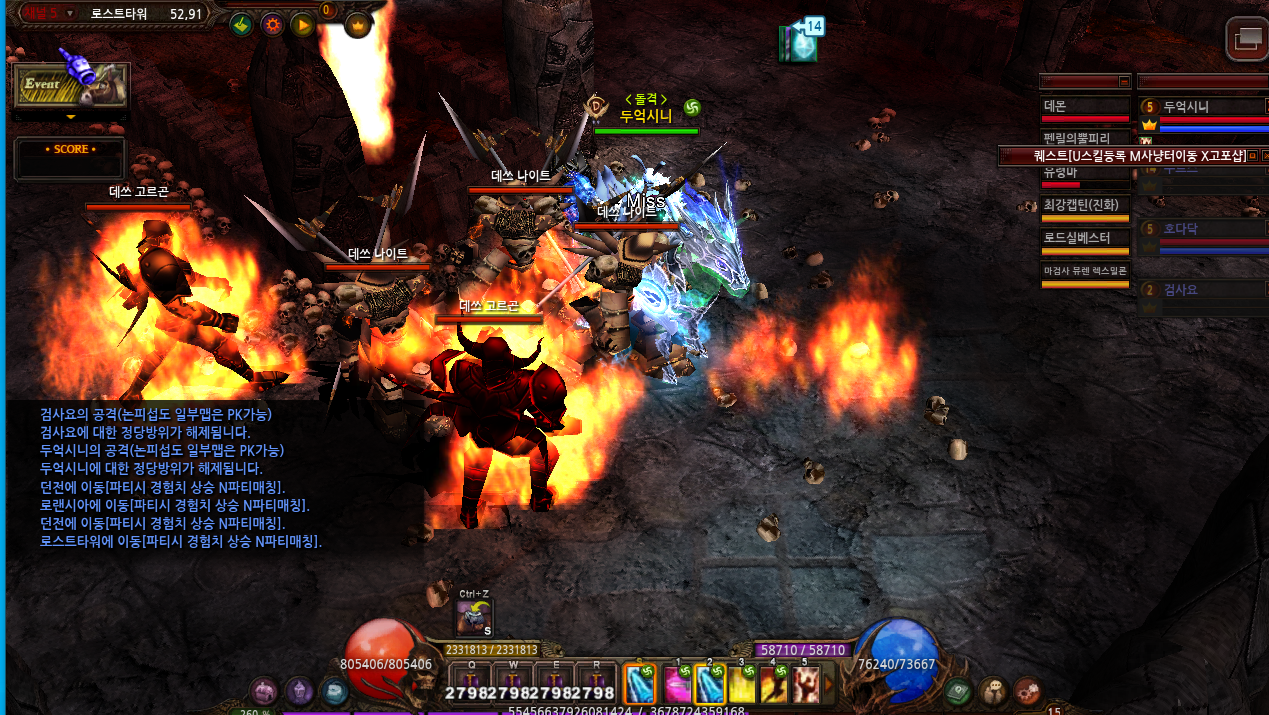Image resolution: width=1269 pixels, height=715 pixels.
Task: Open the crystal item with 14 badge
Action: pyautogui.click(x=799, y=45)
